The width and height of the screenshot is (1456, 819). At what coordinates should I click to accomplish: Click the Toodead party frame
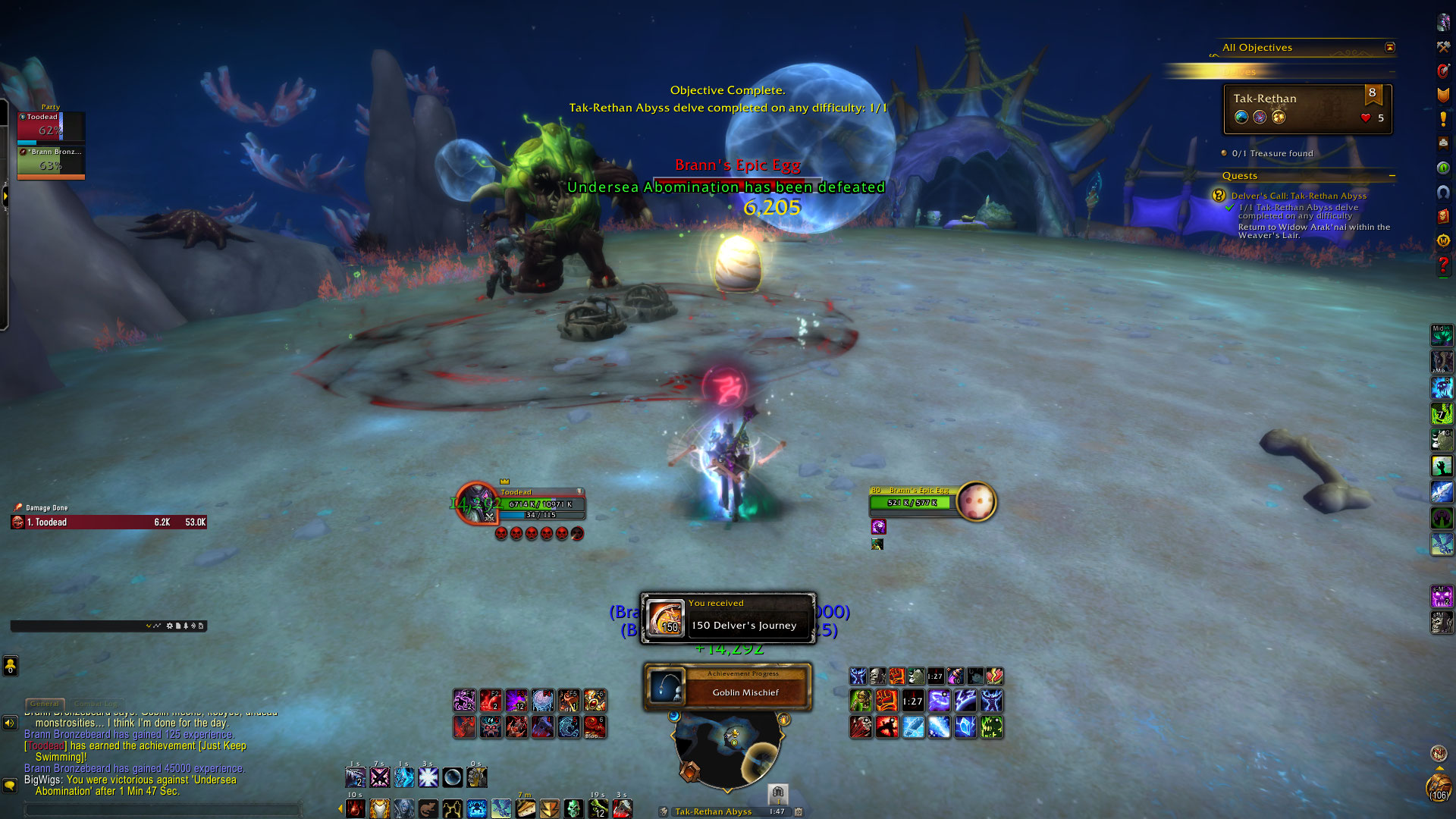[51, 126]
